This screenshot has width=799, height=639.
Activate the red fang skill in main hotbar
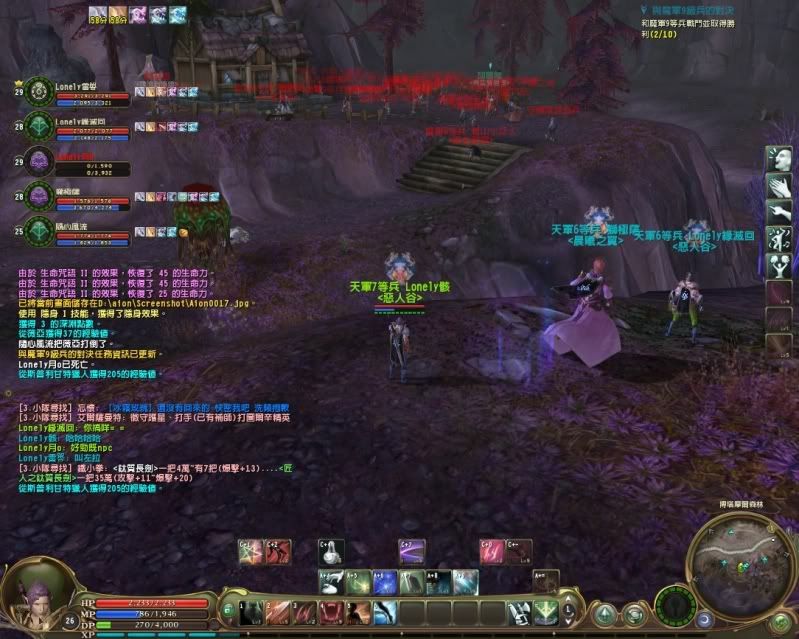(x=333, y=611)
